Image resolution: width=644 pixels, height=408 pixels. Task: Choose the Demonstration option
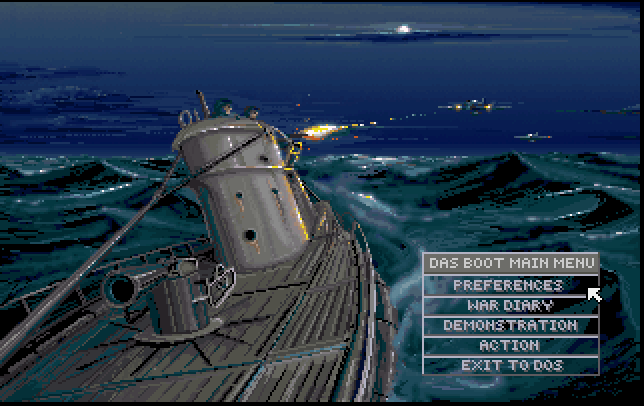(510, 325)
